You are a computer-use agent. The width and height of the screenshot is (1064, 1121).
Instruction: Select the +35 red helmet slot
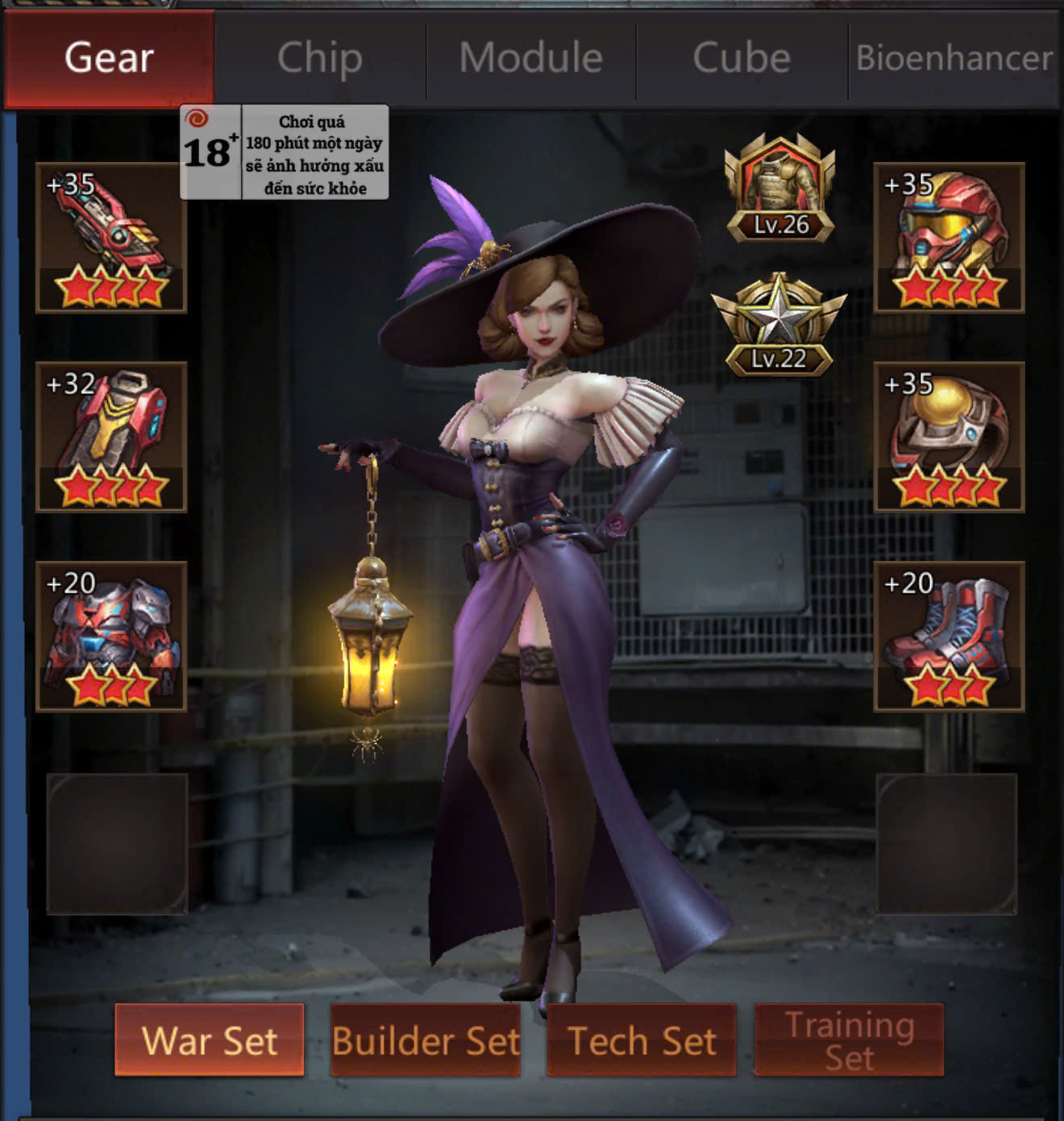(x=949, y=238)
